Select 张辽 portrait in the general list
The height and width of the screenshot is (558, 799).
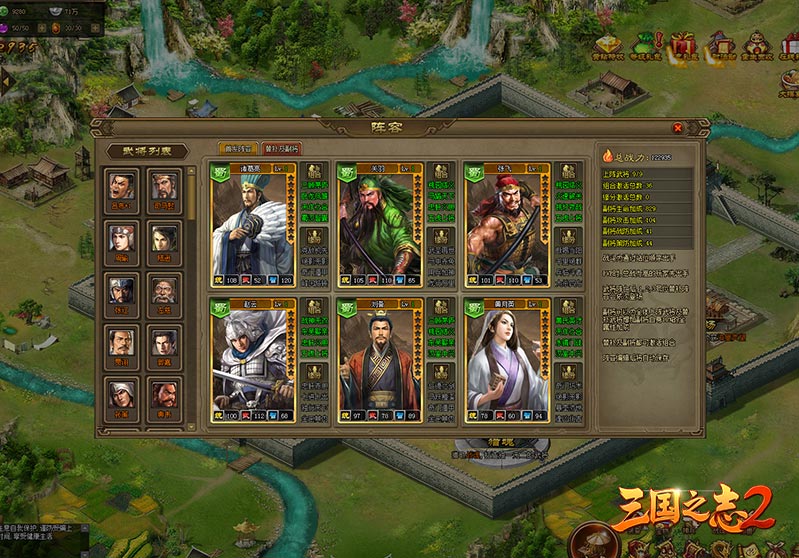(x=121, y=290)
